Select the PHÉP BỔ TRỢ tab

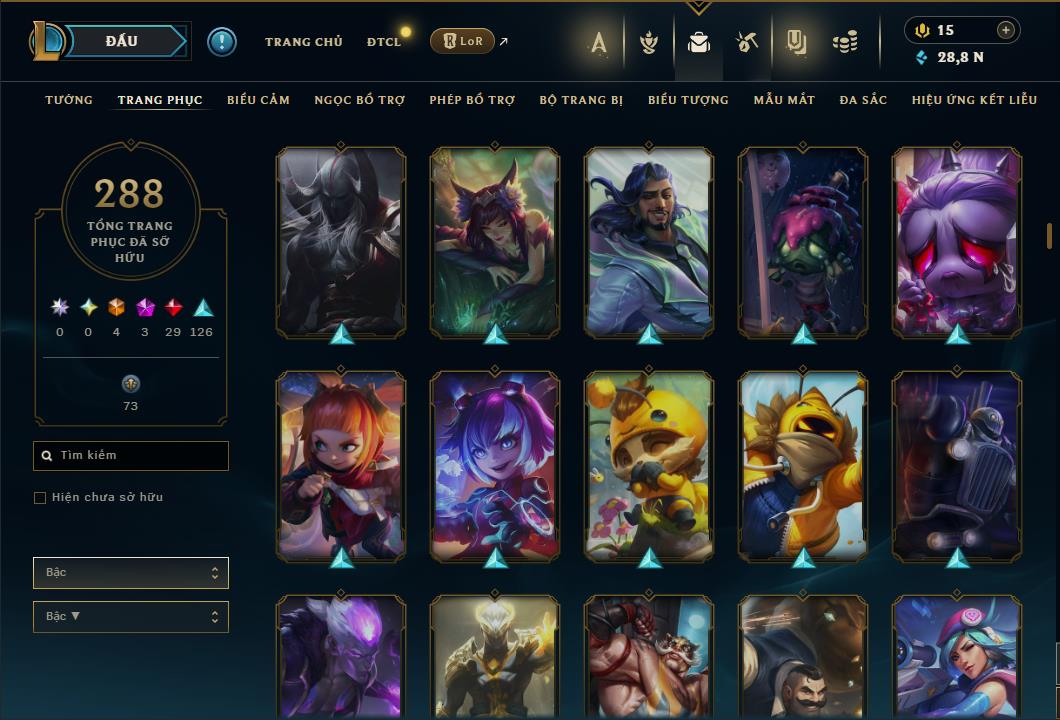coord(472,100)
